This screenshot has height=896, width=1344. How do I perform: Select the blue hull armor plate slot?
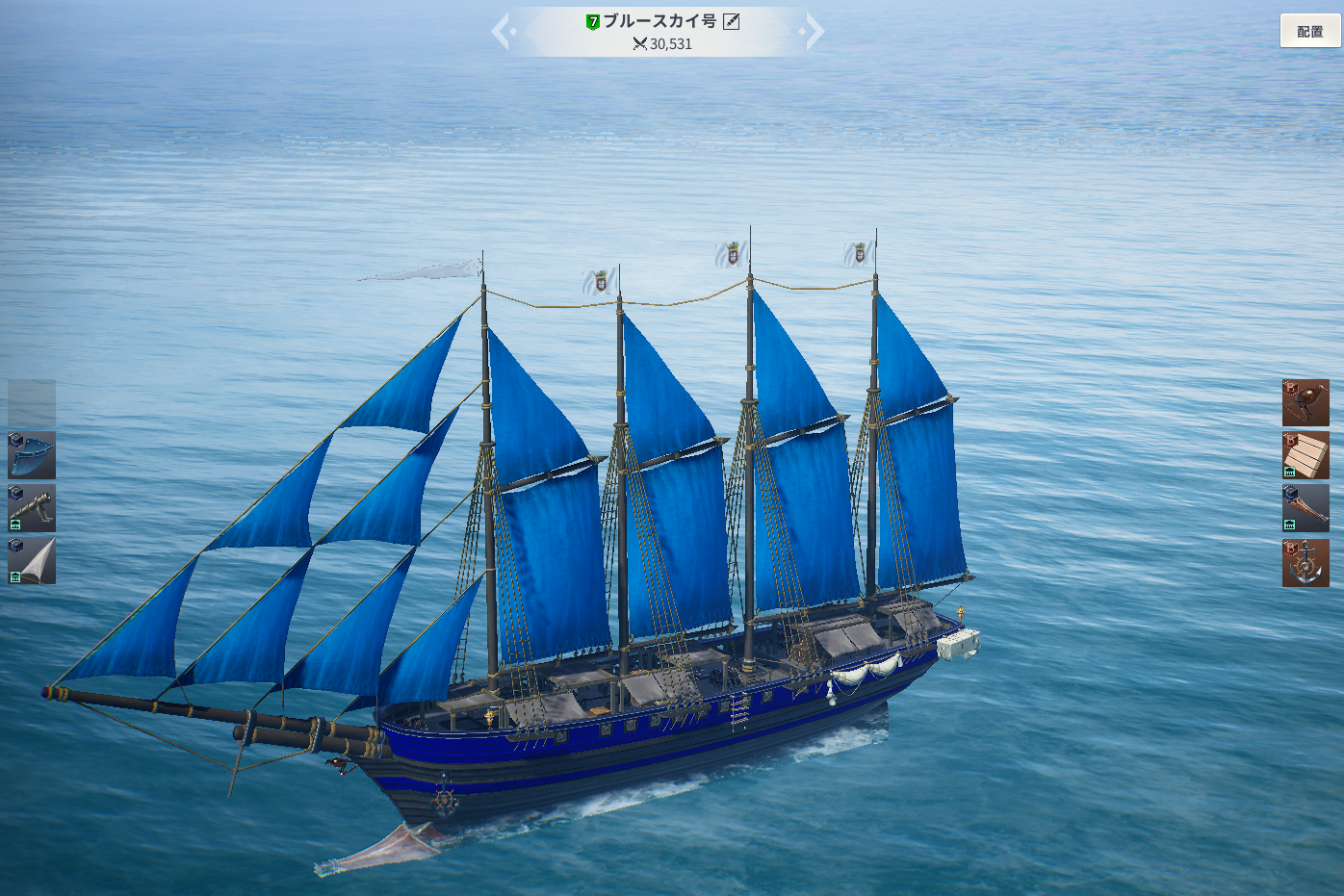[32, 455]
